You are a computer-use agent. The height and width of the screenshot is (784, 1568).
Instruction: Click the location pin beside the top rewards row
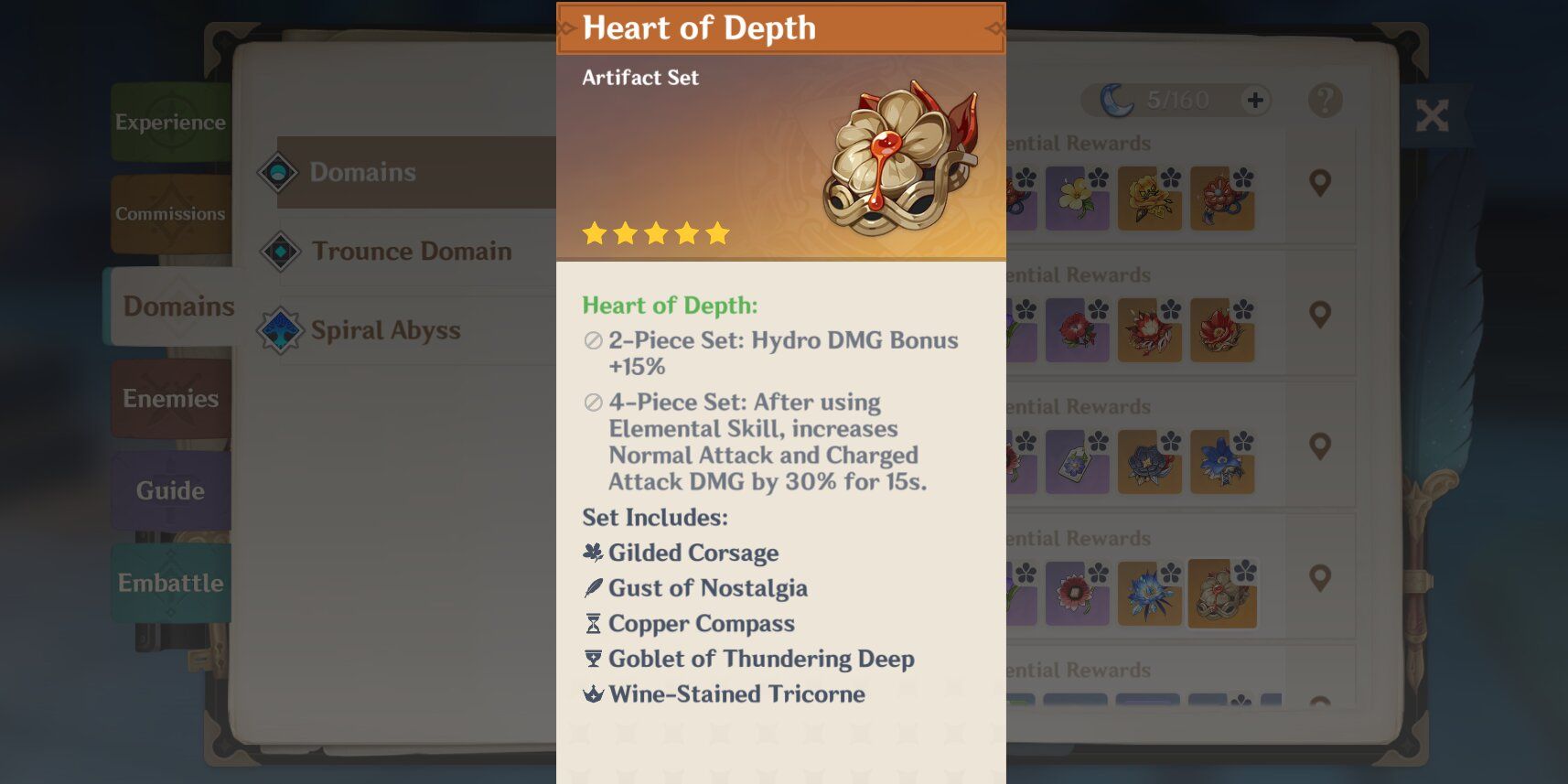click(x=1319, y=183)
